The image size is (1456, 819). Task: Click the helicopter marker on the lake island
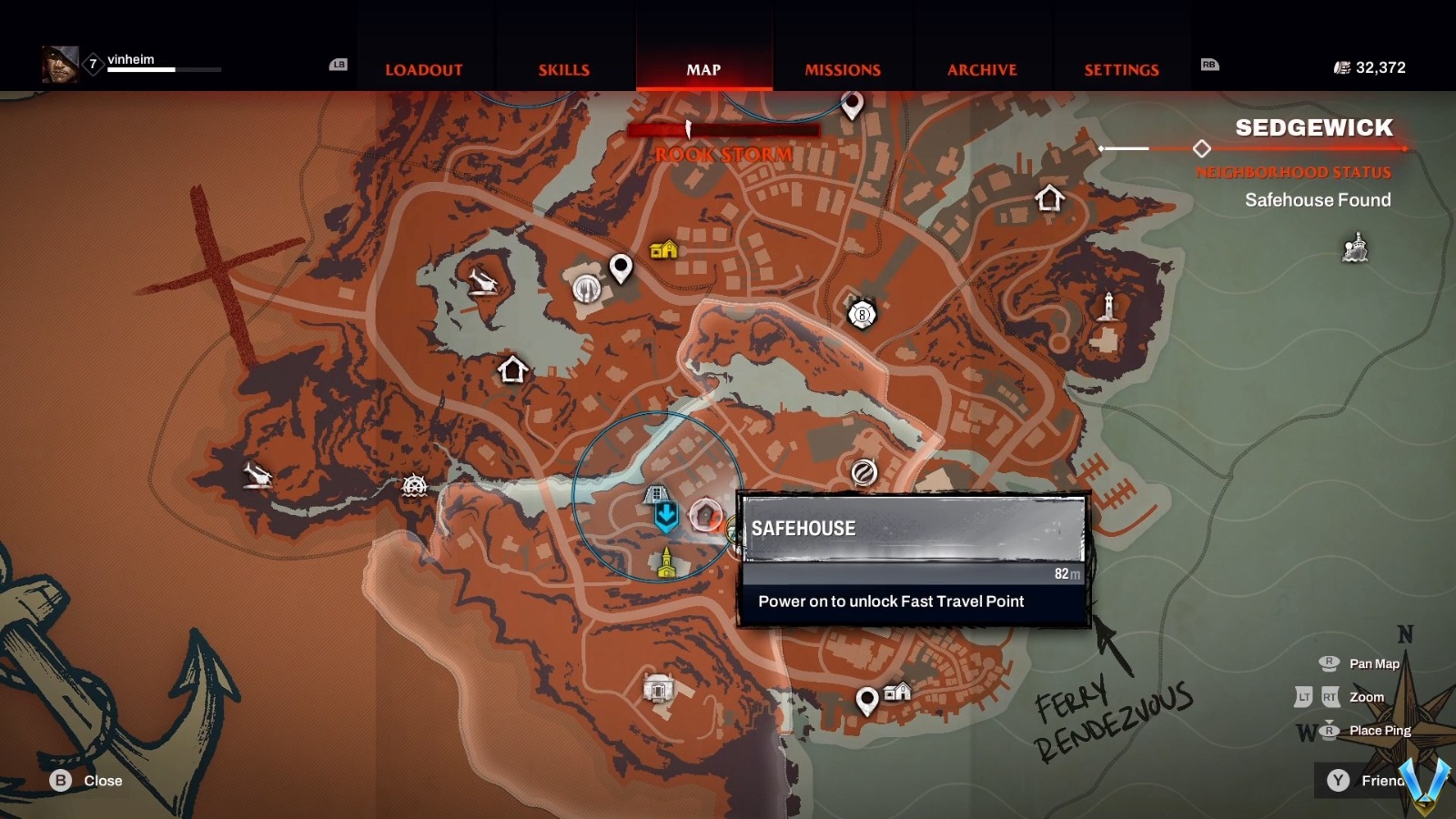(x=483, y=281)
